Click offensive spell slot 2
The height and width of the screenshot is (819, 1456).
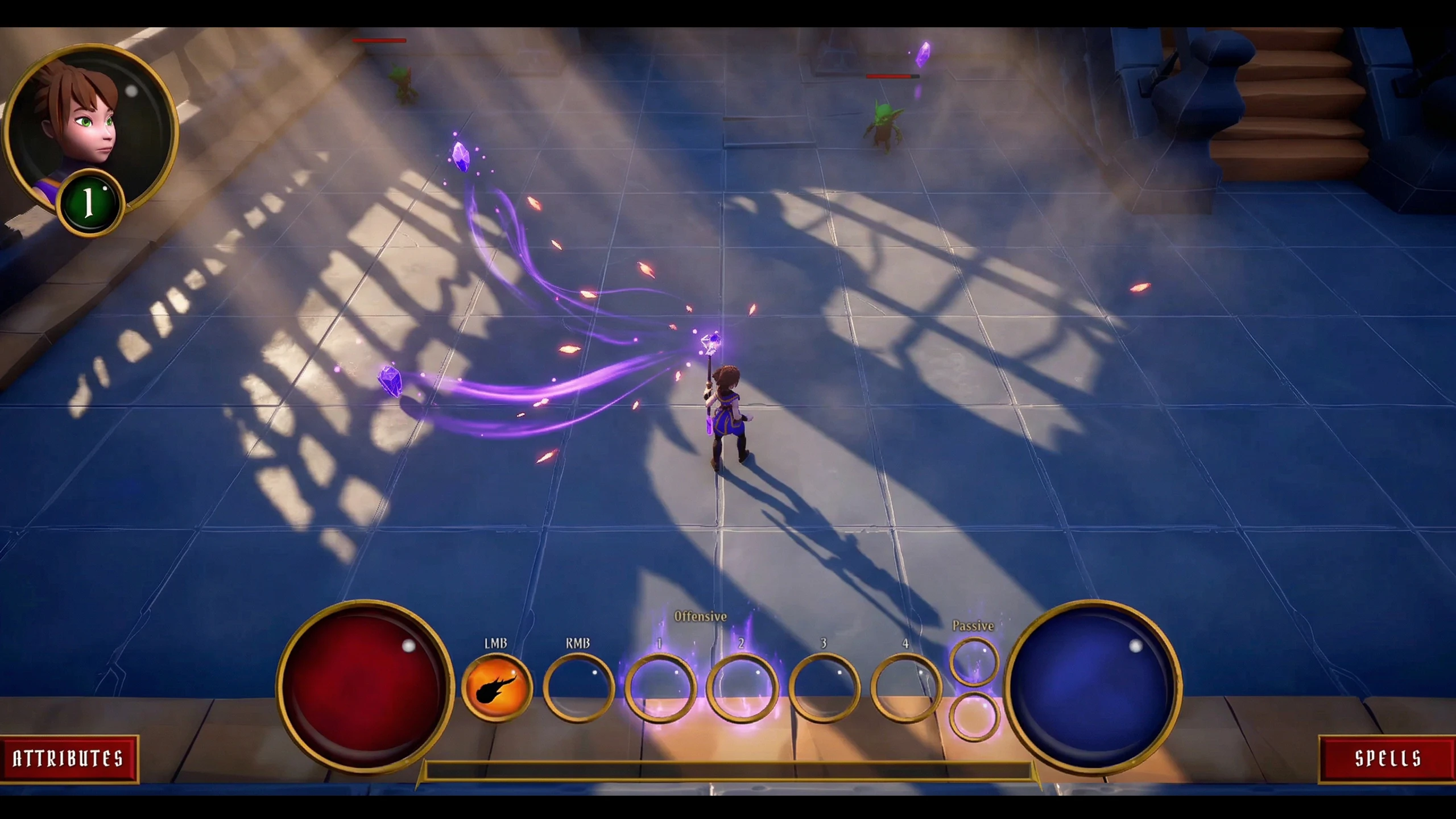(x=742, y=688)
